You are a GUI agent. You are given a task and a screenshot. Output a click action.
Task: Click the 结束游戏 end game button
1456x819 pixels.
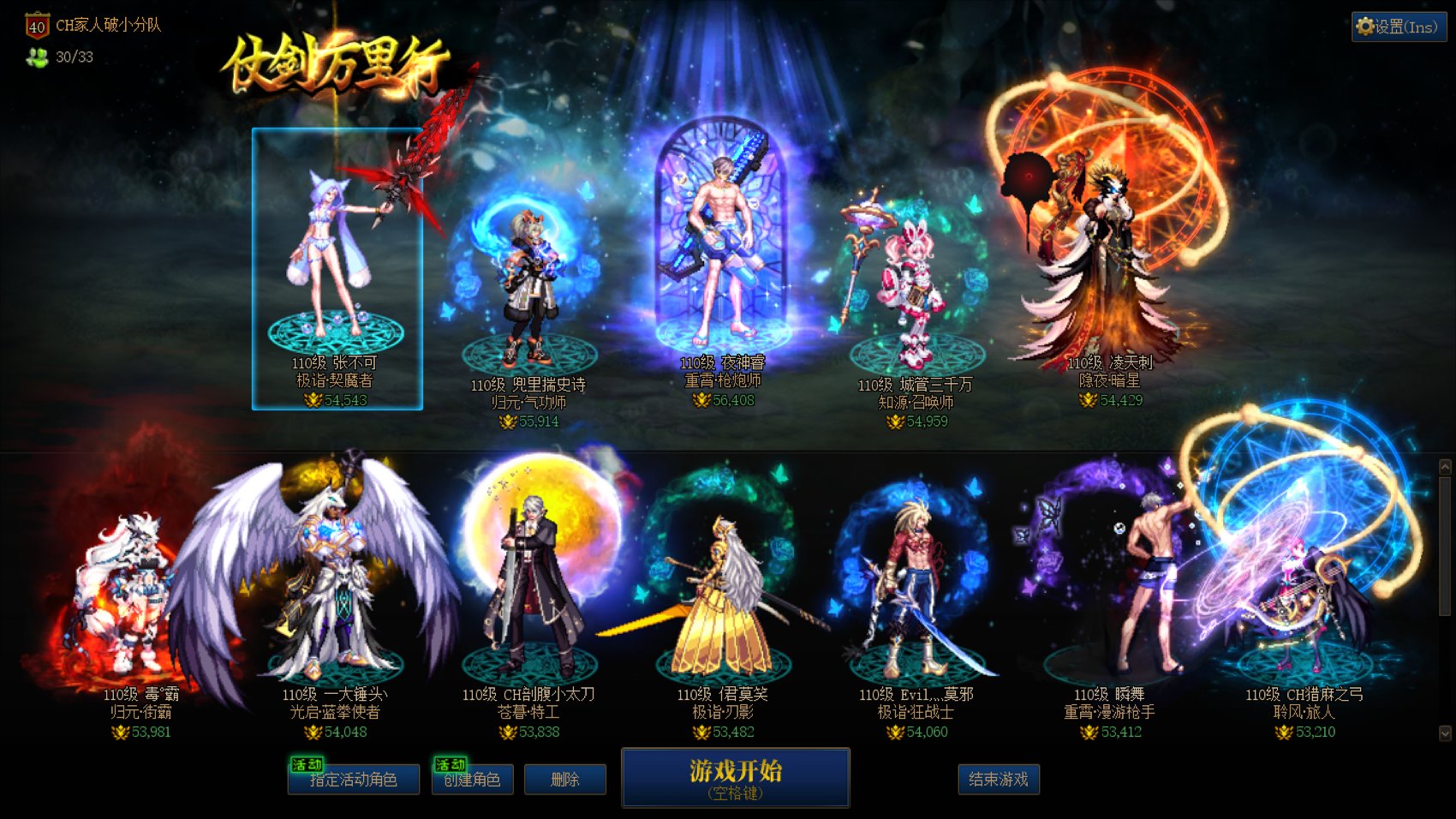[x=999, y=780]
